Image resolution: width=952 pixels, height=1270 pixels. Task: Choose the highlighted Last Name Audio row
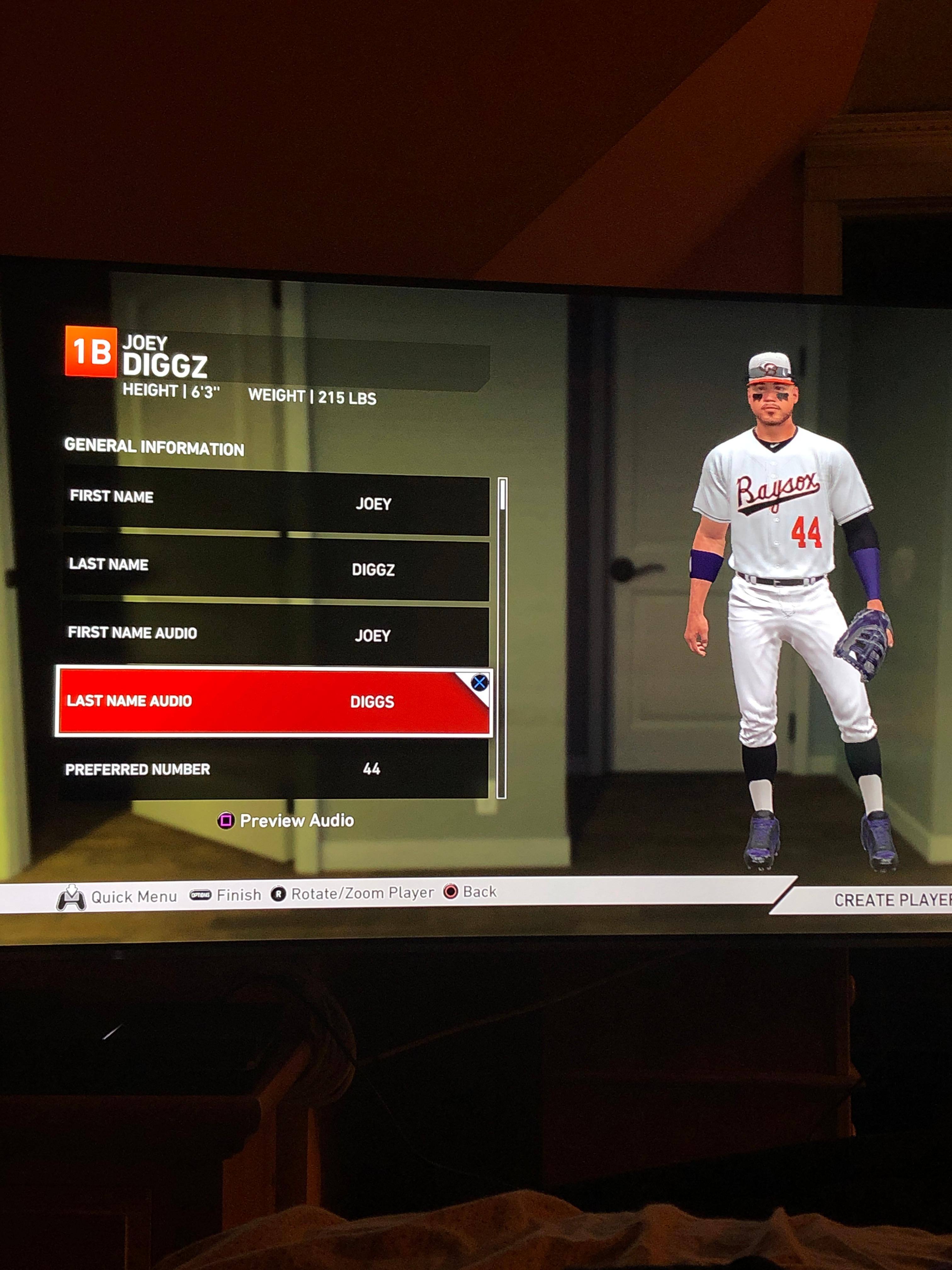[274, 701]
